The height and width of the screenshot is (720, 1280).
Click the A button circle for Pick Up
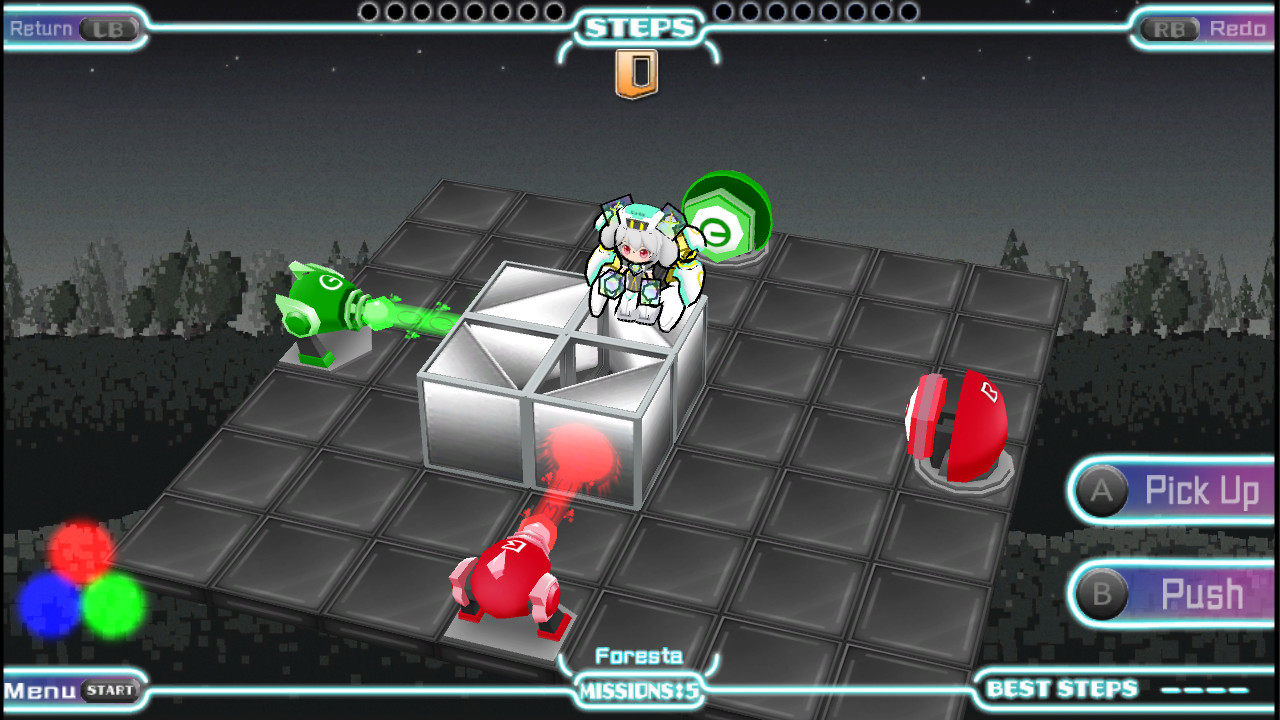pyautogui.click(x=1101, y=492)
